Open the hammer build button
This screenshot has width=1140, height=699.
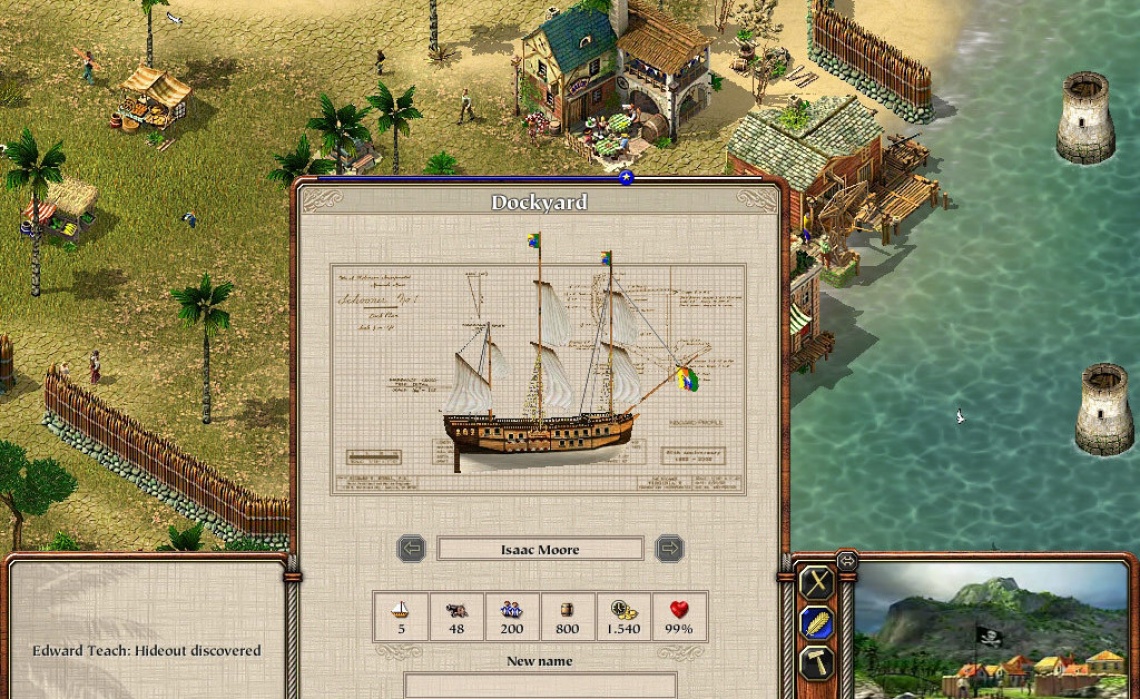(818, 662)
